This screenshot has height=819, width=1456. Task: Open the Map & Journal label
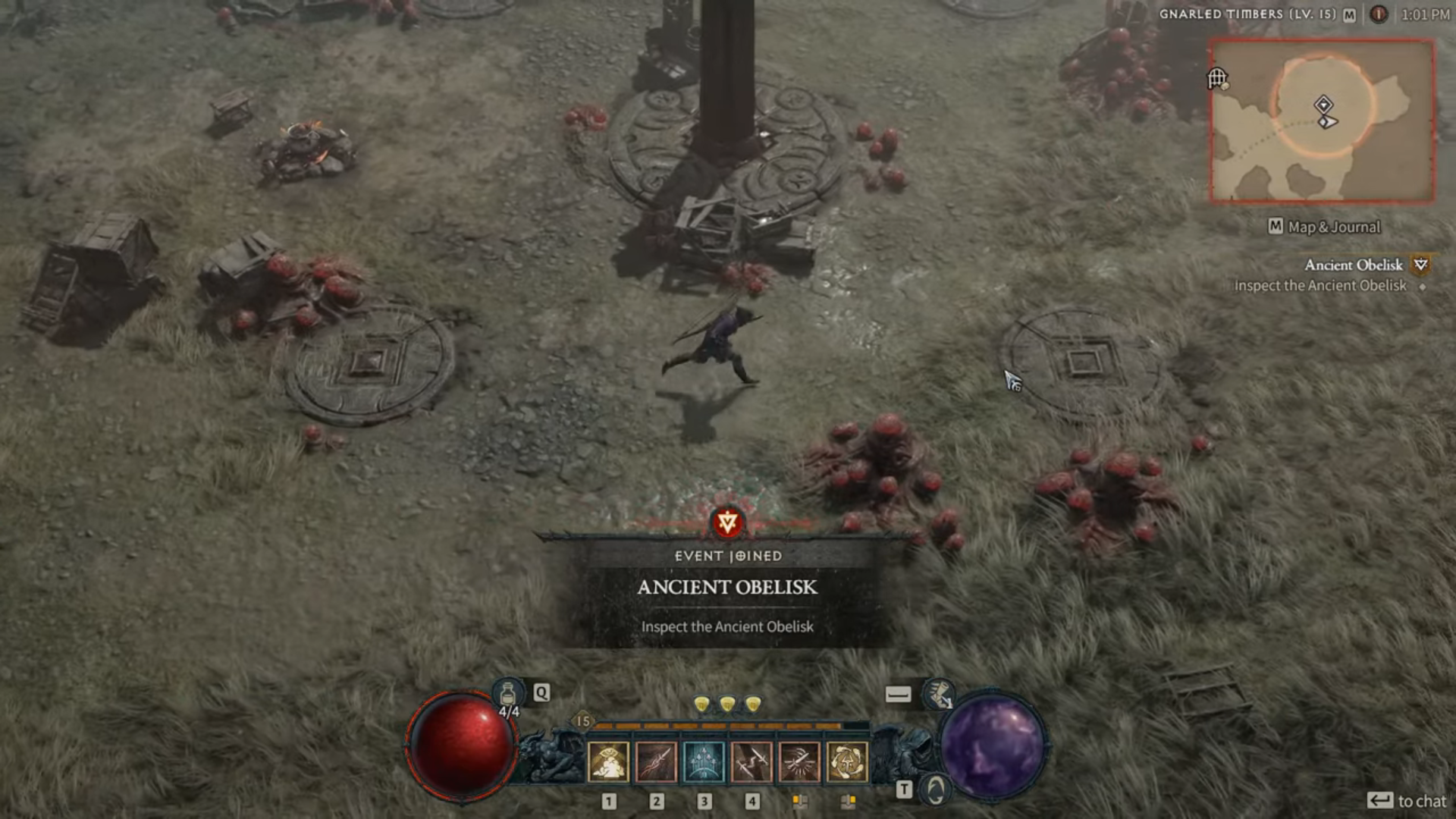[1324, 227]
